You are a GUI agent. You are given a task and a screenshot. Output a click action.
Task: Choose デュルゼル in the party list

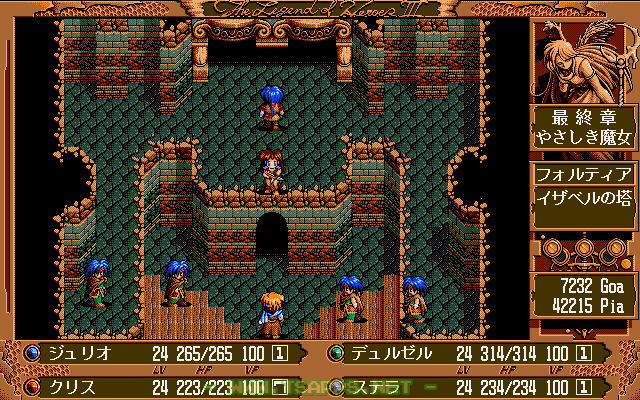point(391,353)
